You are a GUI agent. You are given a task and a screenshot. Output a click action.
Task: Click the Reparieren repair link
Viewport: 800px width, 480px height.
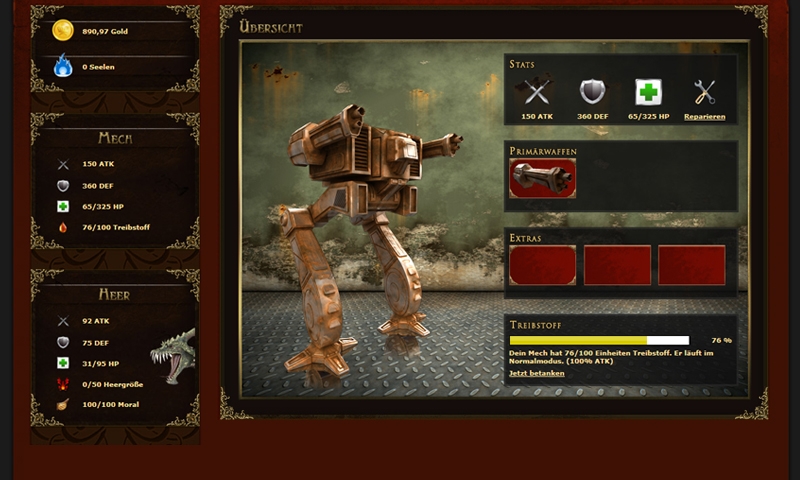(x=704, y=117)
